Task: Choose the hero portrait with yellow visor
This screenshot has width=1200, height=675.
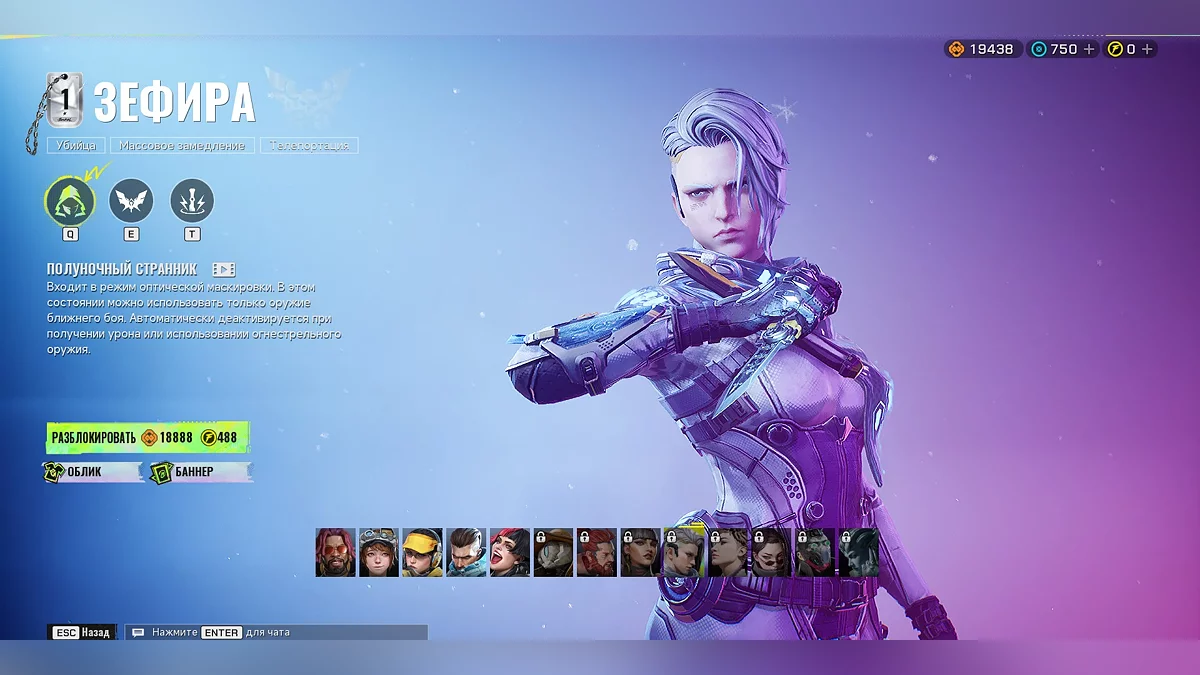Action: (423, 553)
